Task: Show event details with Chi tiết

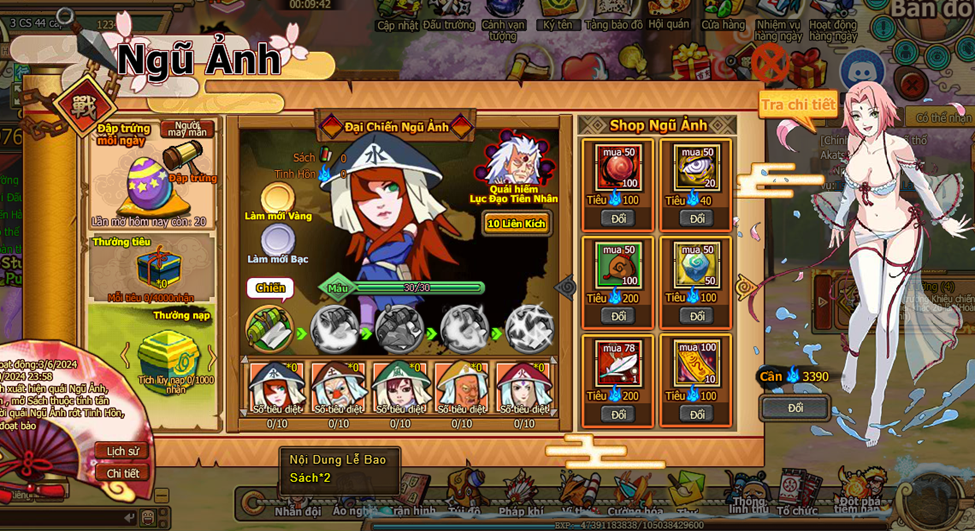Action: tap(122, 473)
